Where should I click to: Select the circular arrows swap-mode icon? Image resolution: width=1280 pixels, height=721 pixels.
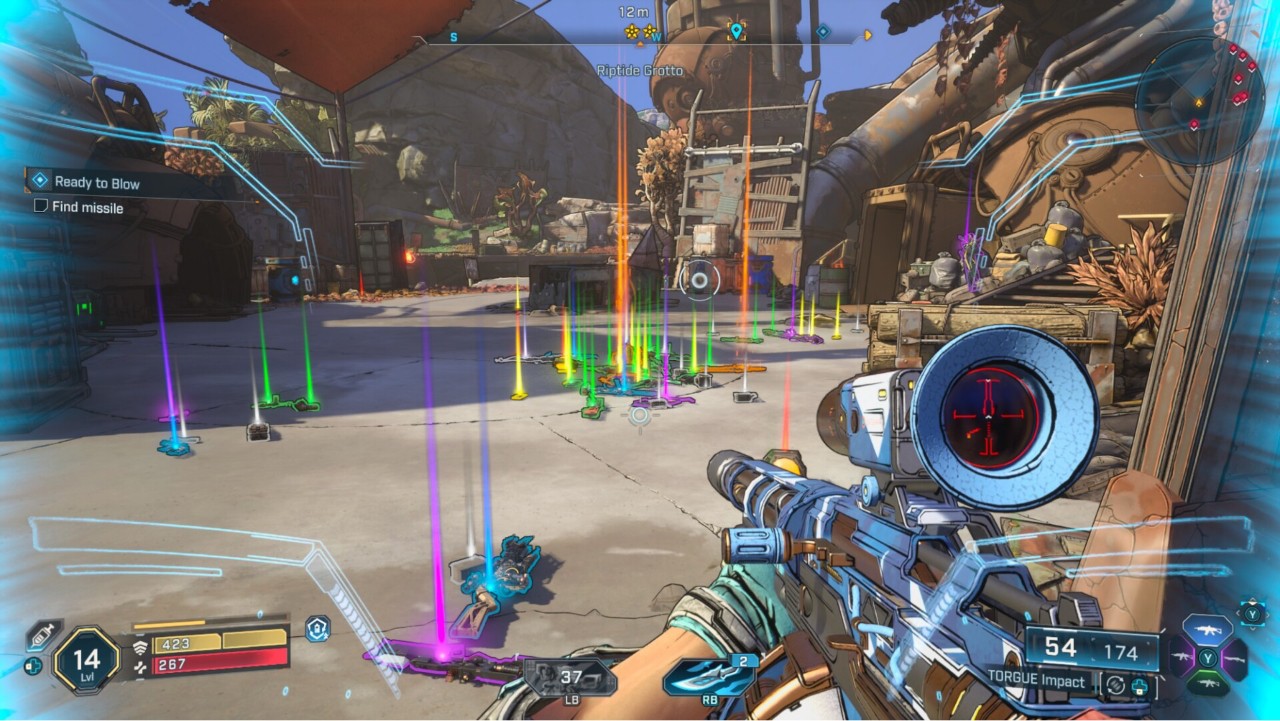(1112, 685)
